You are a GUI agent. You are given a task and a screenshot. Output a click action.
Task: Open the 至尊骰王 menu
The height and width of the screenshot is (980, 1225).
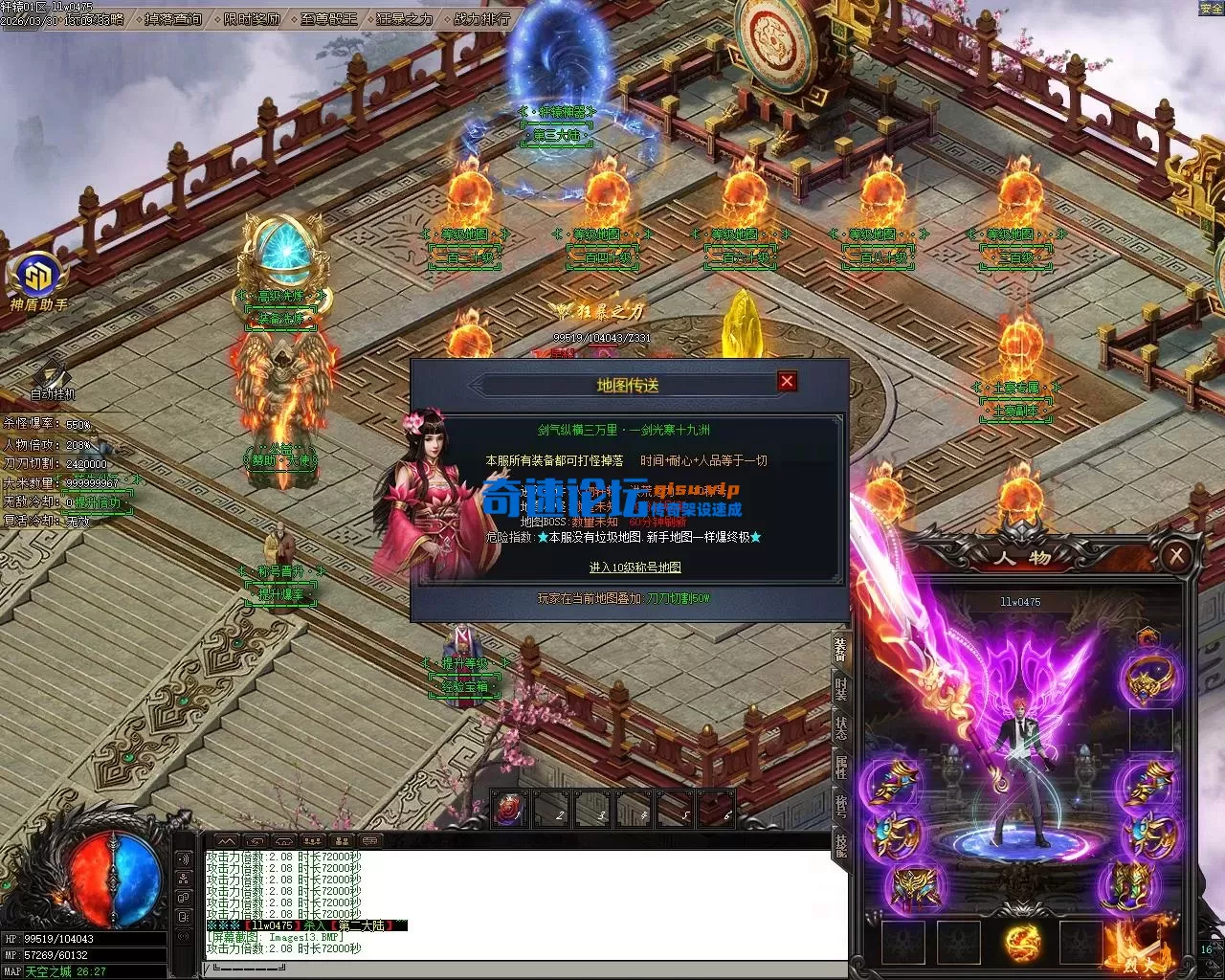click(x=328, y=19)
